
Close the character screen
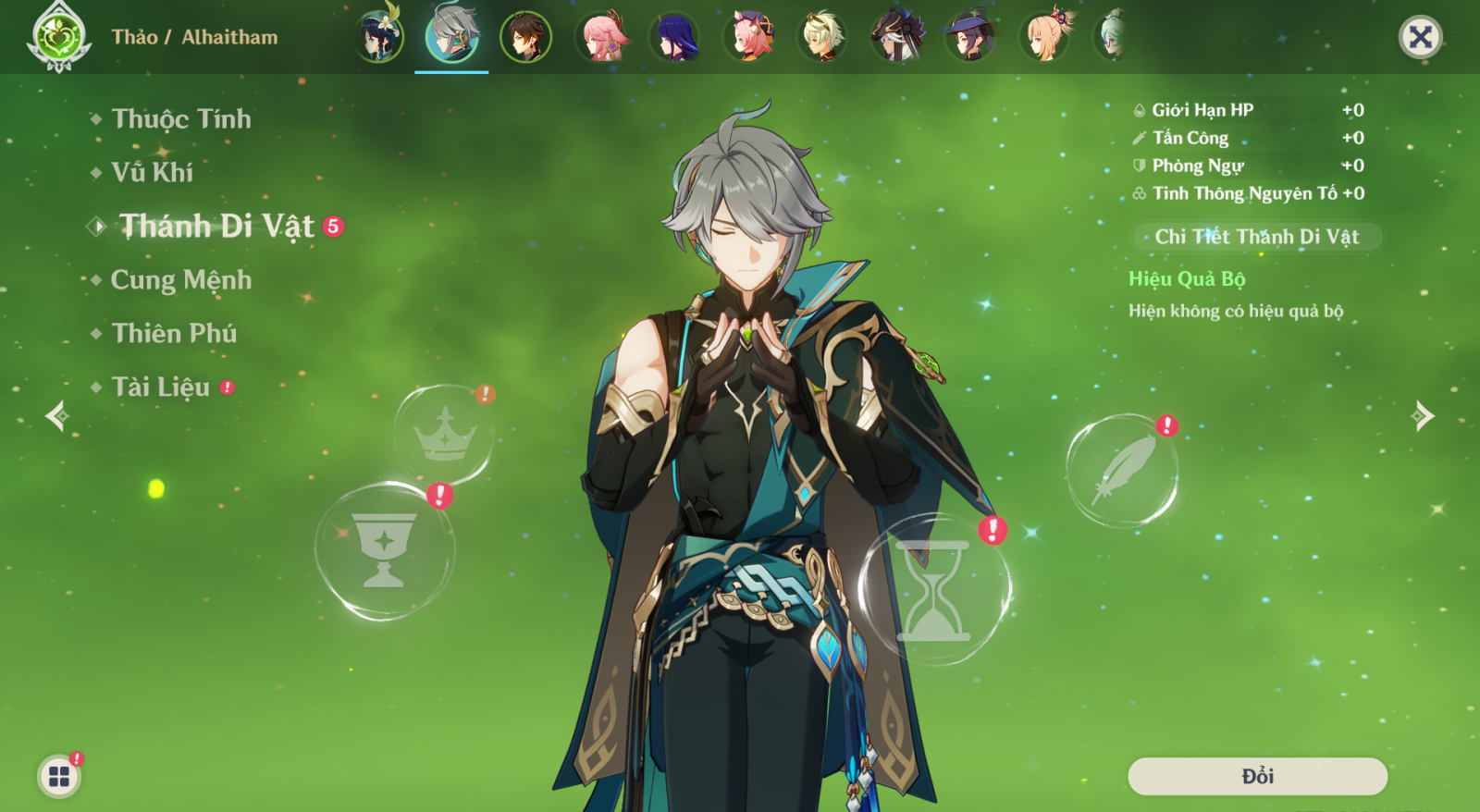click(x=1420, y=37)
